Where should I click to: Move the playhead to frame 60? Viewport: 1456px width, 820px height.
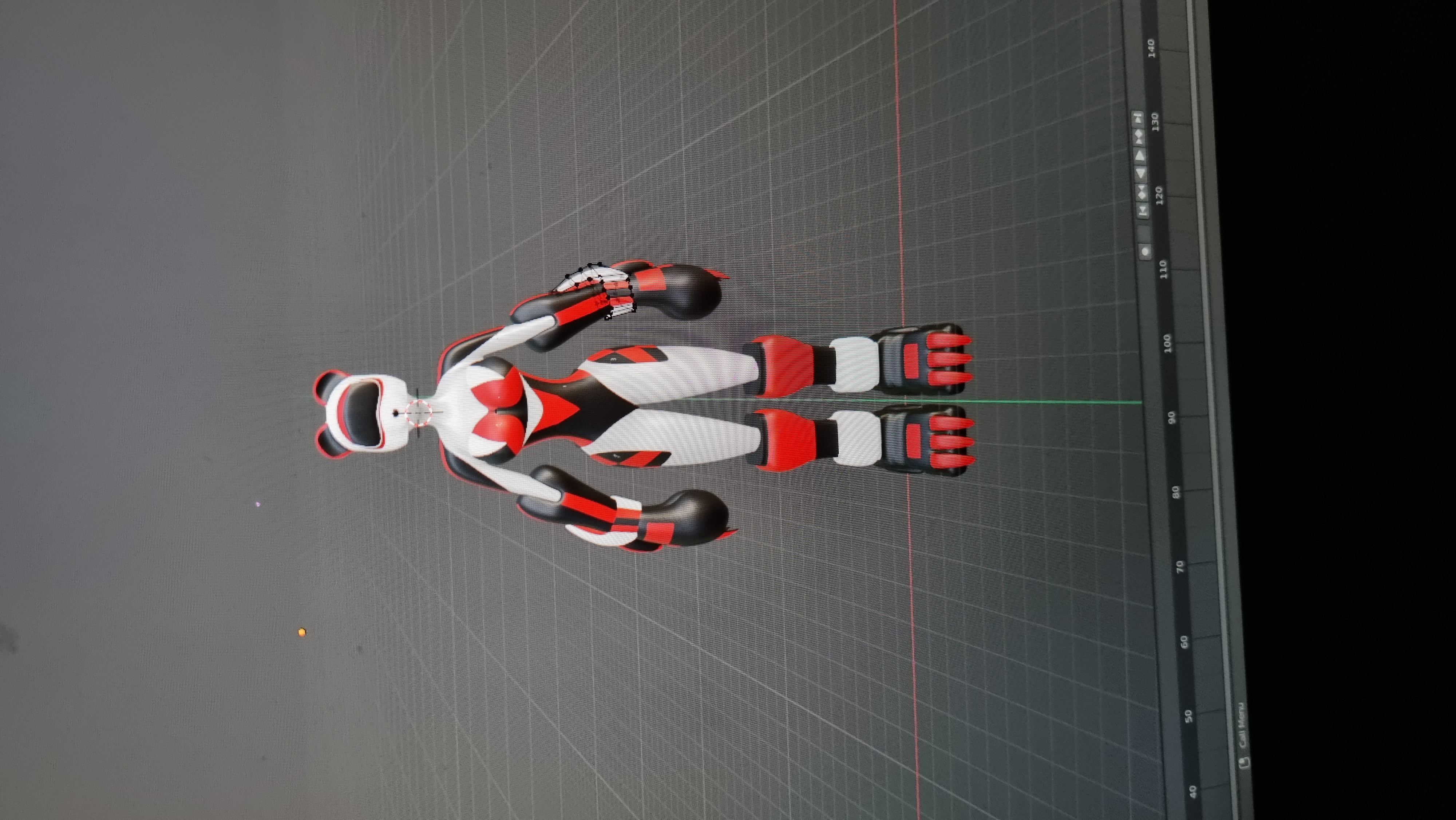1184,642
